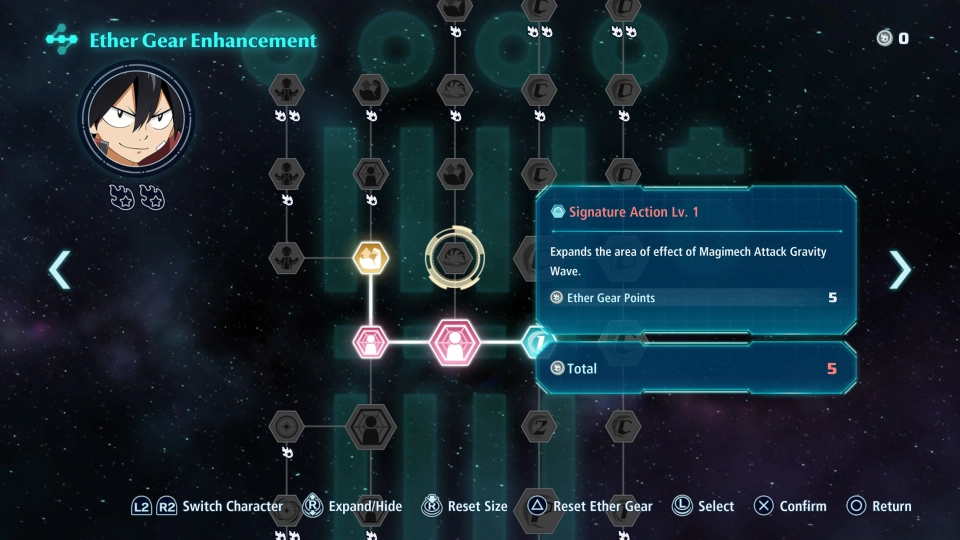Select the large gray person hexagon node
The width and height of the screenshot is (960, 540).
pyautogui.click(x=371, y=428)
